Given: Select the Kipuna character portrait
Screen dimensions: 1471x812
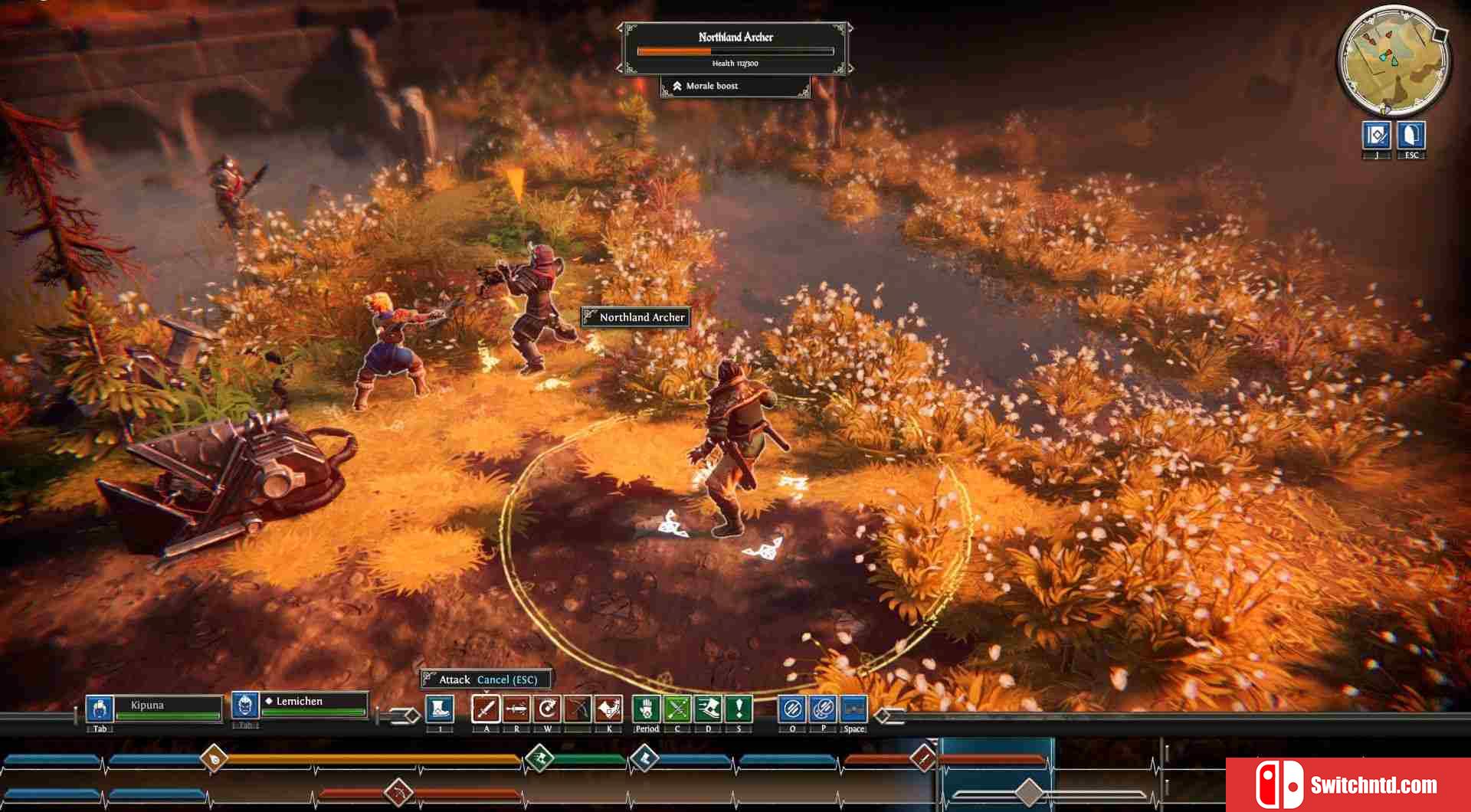Looking at the screenshot, I should [100, 709].
